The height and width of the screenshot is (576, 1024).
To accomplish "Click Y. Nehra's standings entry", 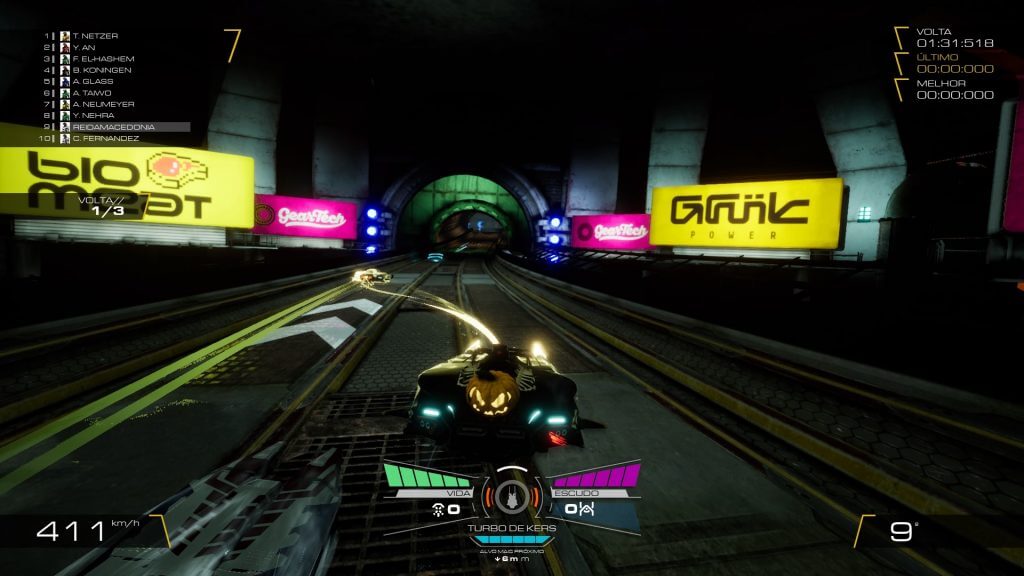I will click(x=92, y=115).
